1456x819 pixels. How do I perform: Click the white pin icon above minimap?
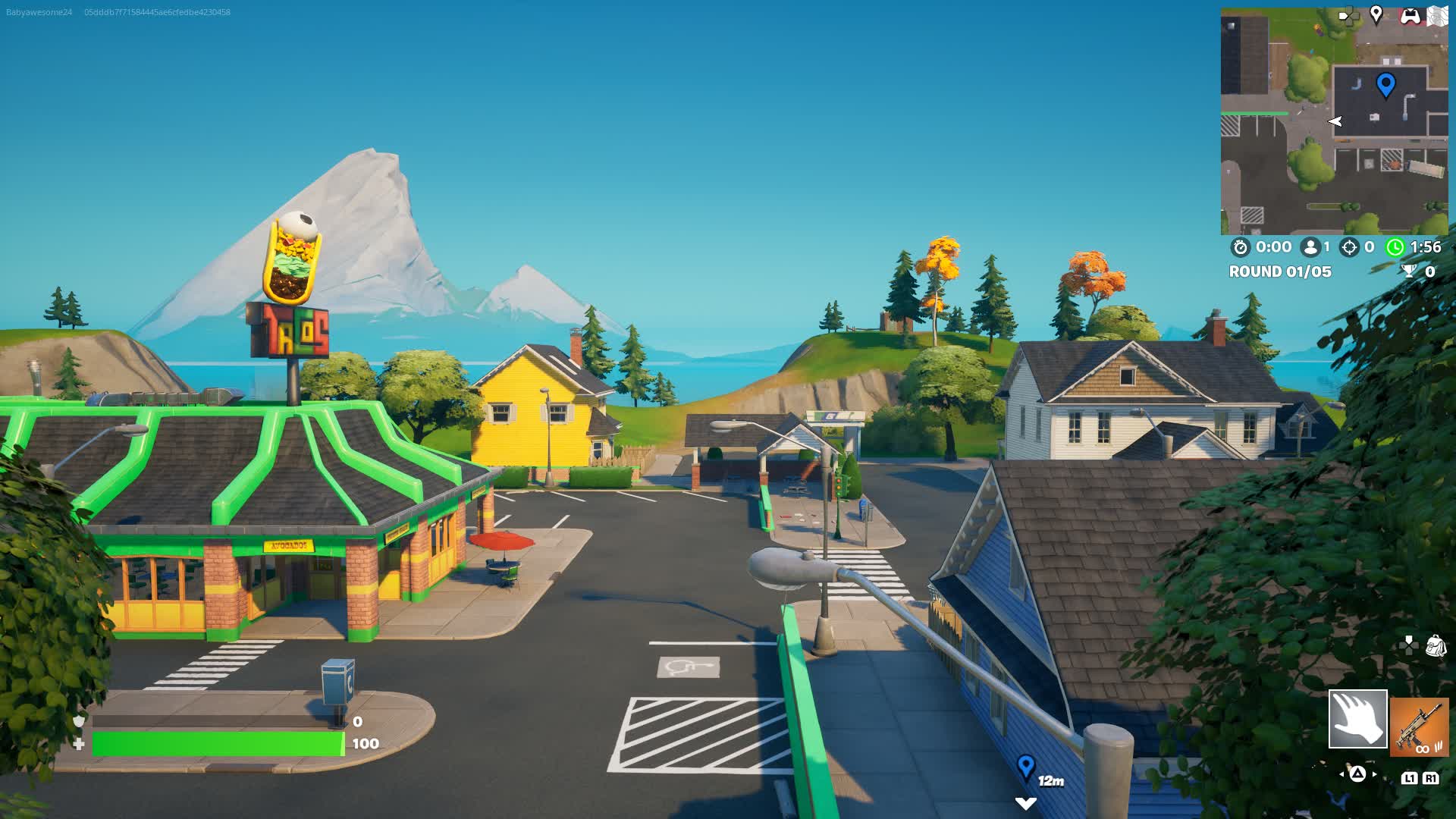click(1376, 14)
